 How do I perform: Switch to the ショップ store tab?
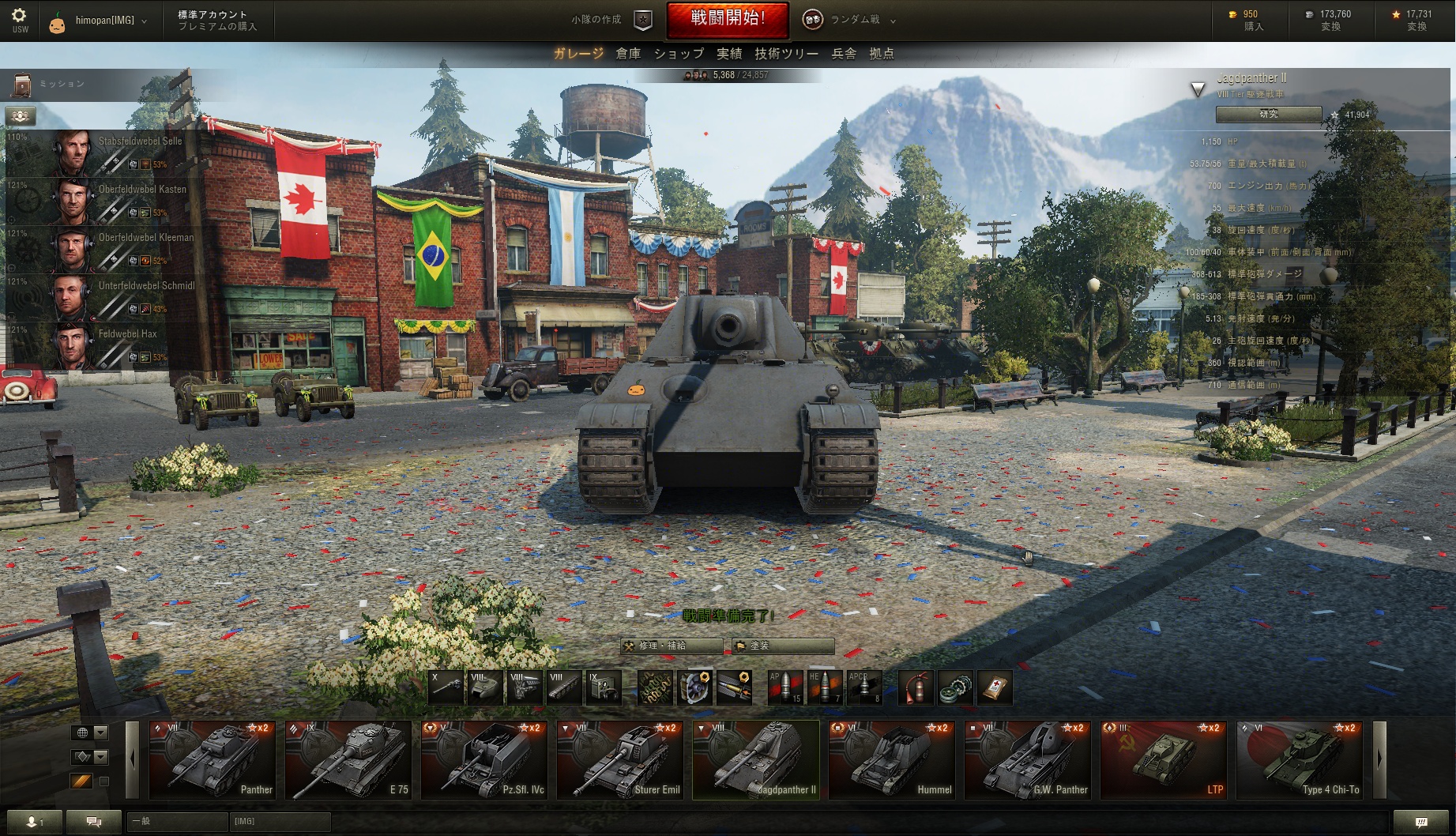[679, 54]
